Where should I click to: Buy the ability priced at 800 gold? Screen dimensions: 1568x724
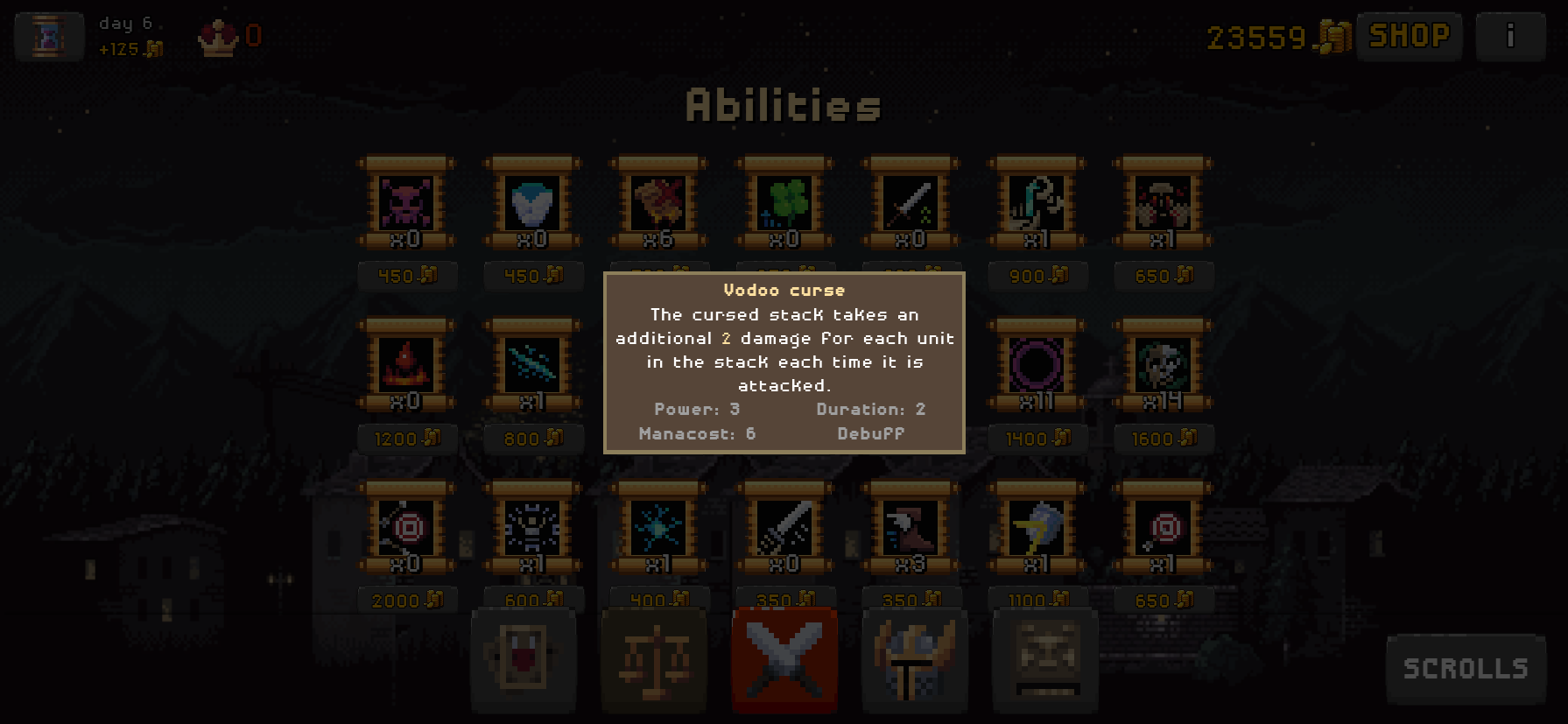(x=532, y=438)
